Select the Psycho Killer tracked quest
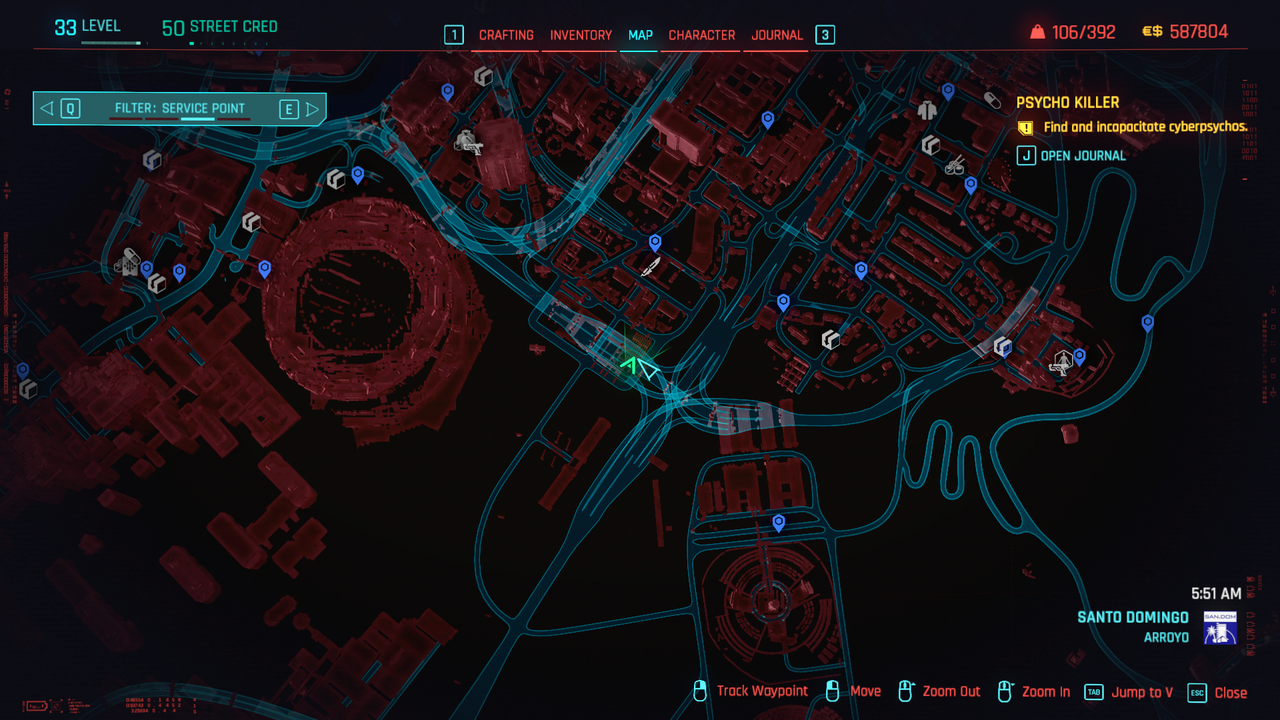 1067,102
